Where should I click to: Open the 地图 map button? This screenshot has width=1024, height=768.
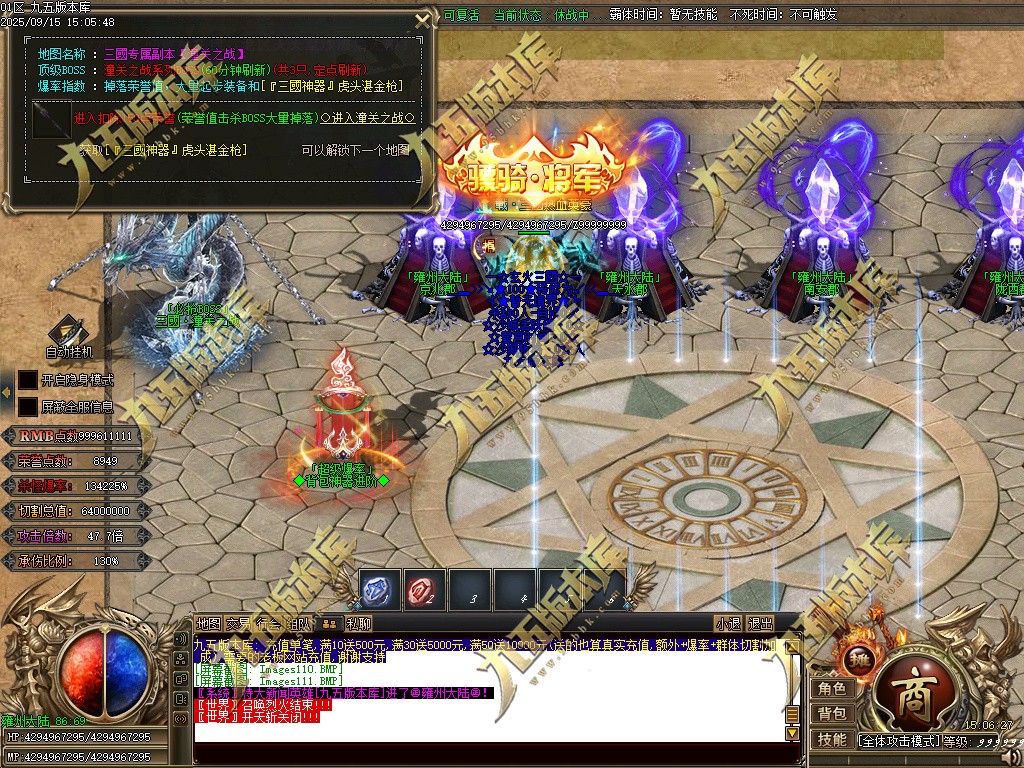tap(208, 624)
